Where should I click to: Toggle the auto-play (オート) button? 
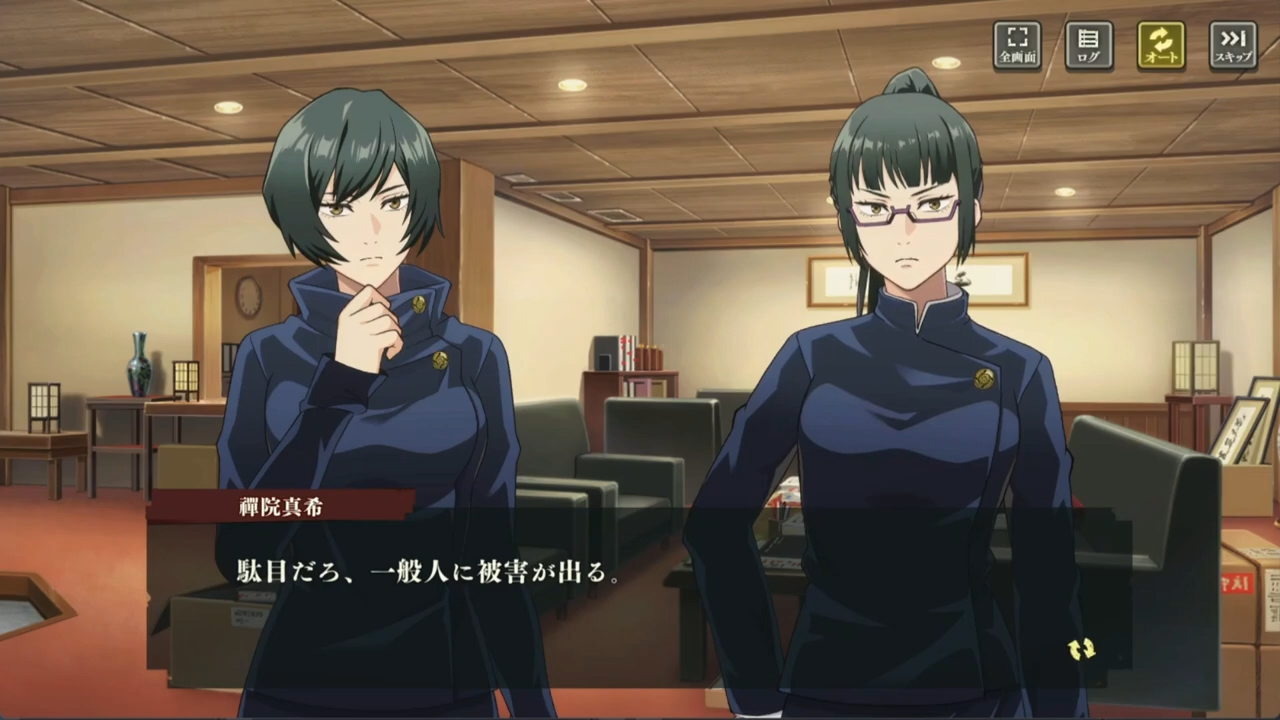(x=1161, y=45)
